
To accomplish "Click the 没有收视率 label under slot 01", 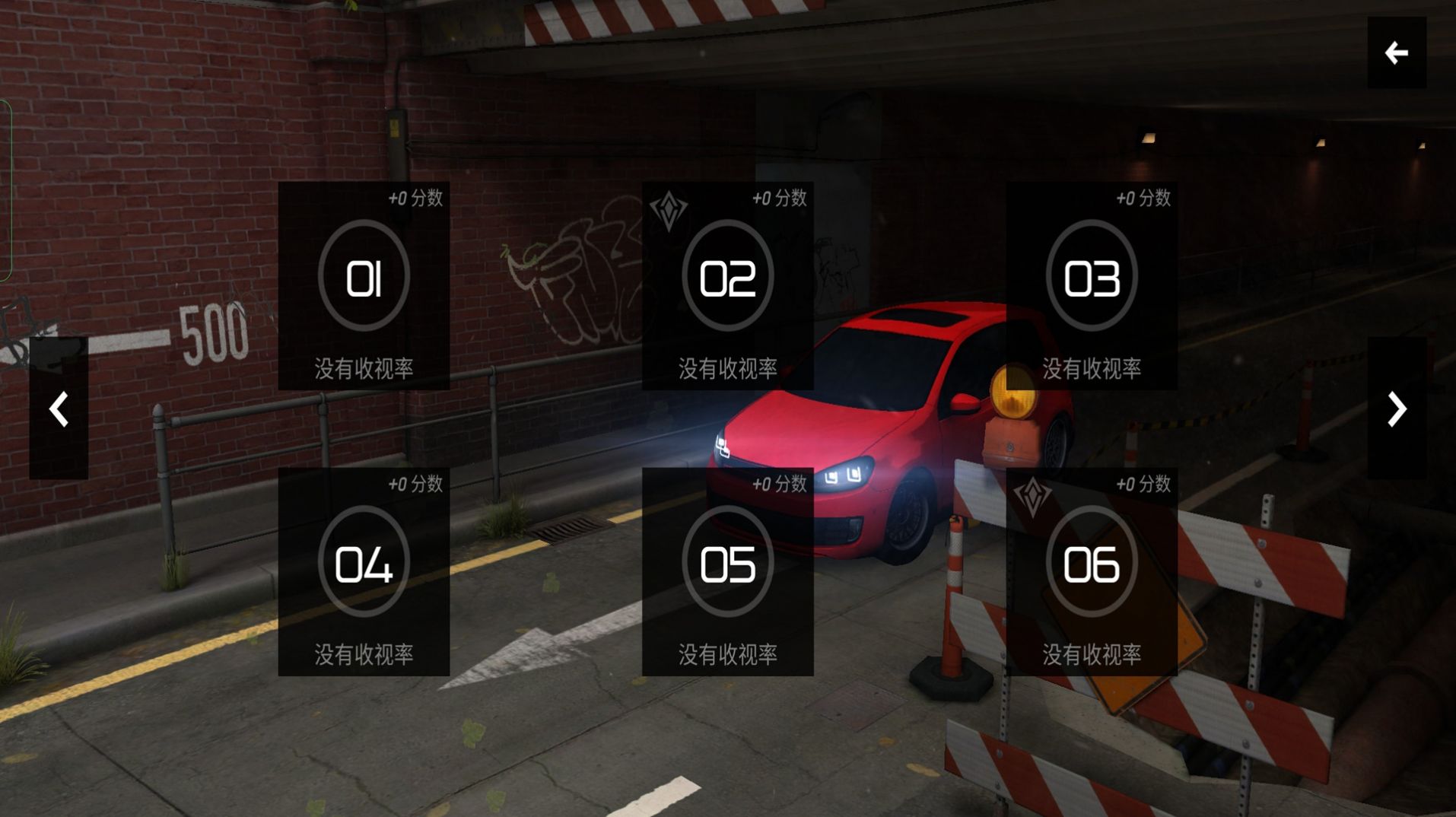I will coord(364,368).
